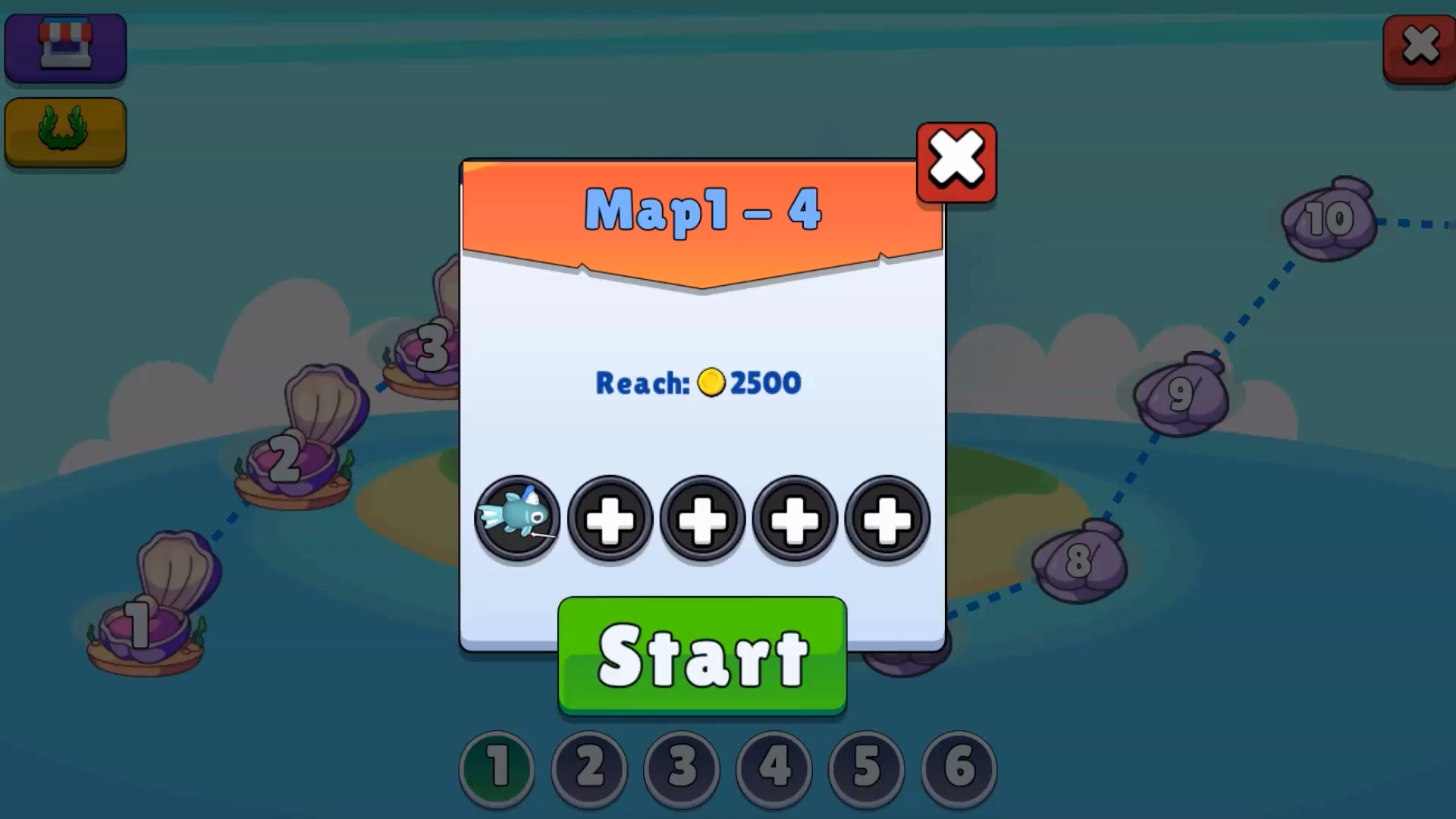The width and height of the screenshot is (1456, 819).
Task: Add a fish to the third loadout slot
Action: pyautogui.click(x=702, y=519)
